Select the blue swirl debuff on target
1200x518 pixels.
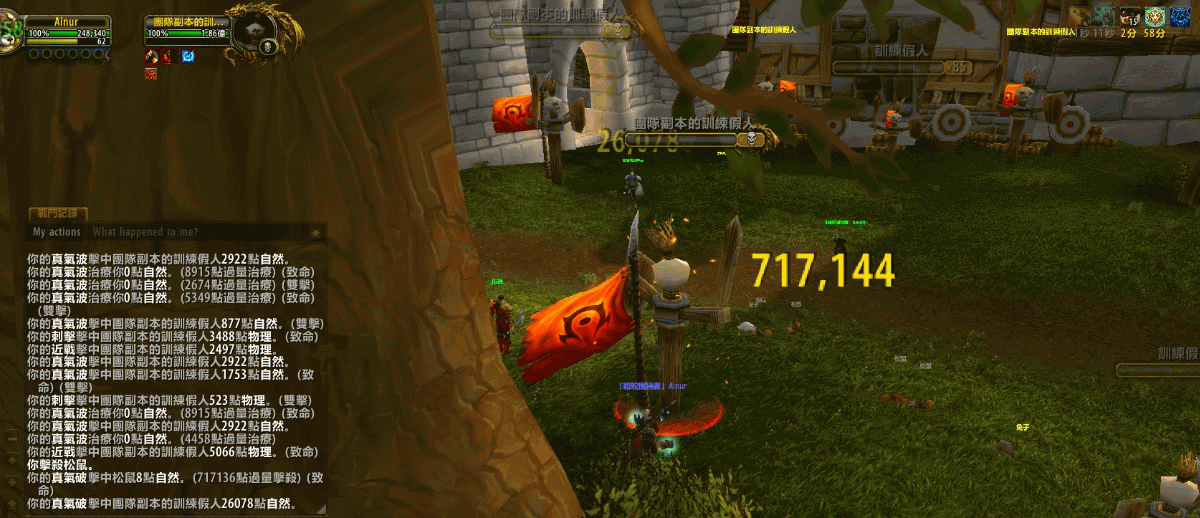(x=187, y=56)
